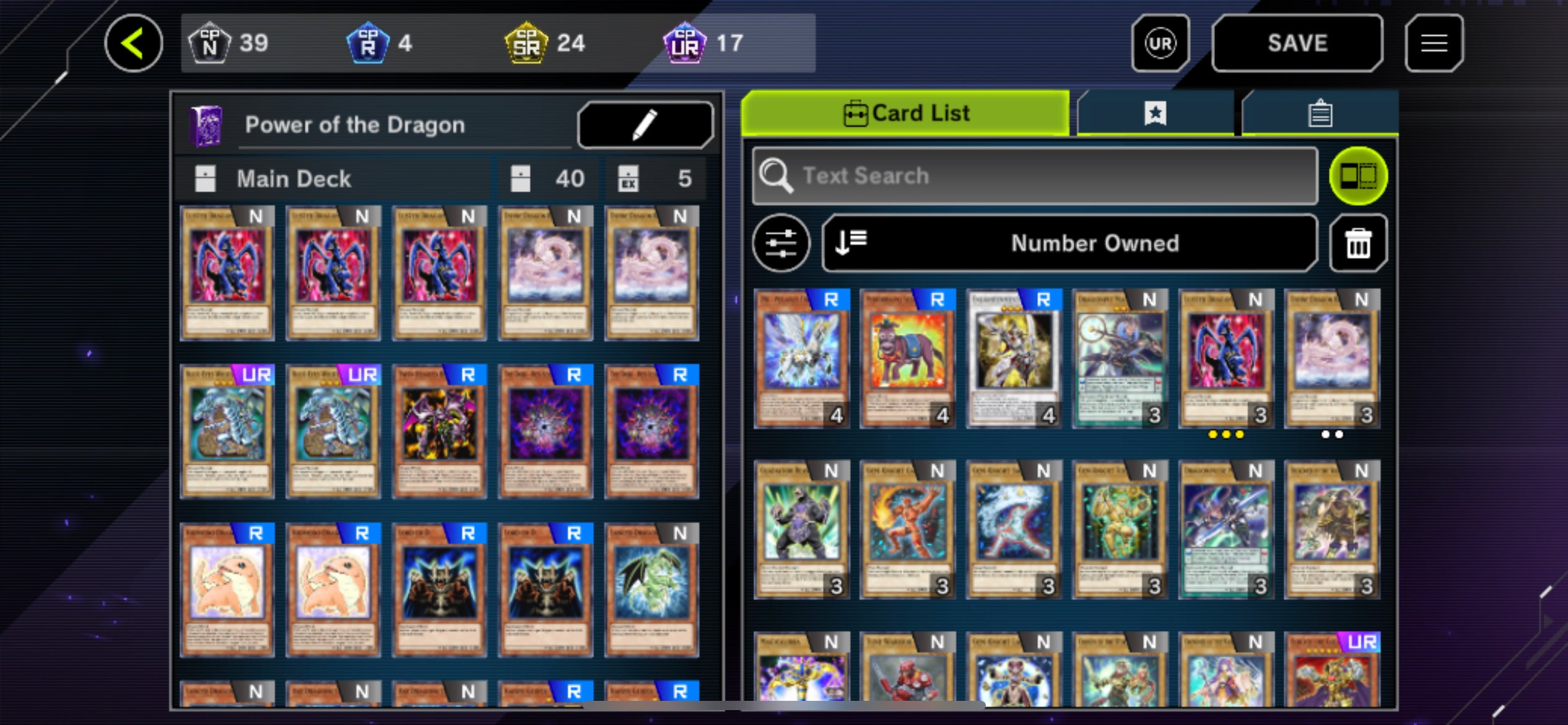Toggle the card list view mode
Screen dimensions: 1568x725
pos(1358,175)
